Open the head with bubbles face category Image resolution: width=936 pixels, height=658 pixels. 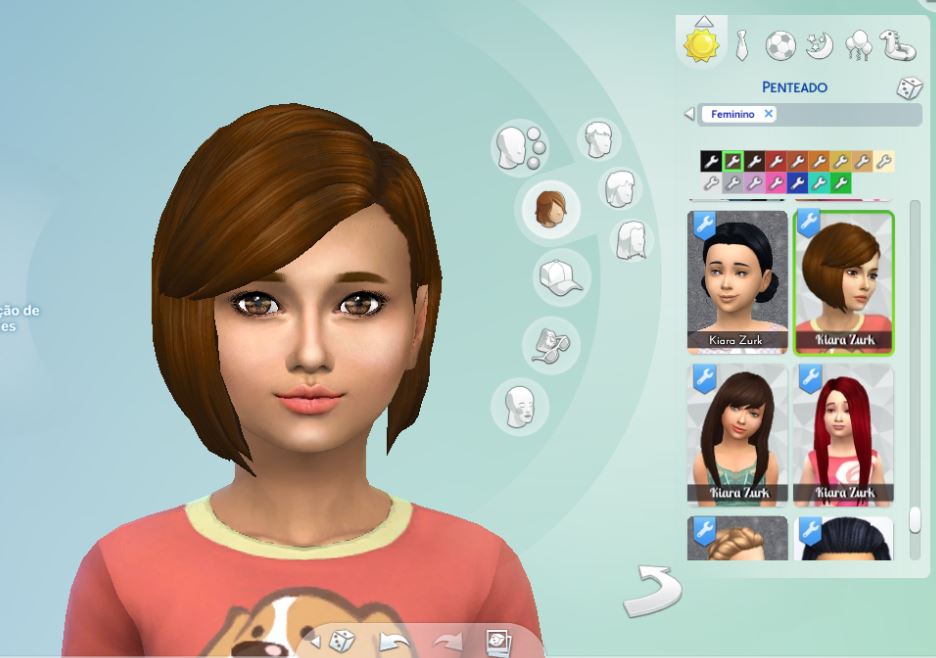520,148
